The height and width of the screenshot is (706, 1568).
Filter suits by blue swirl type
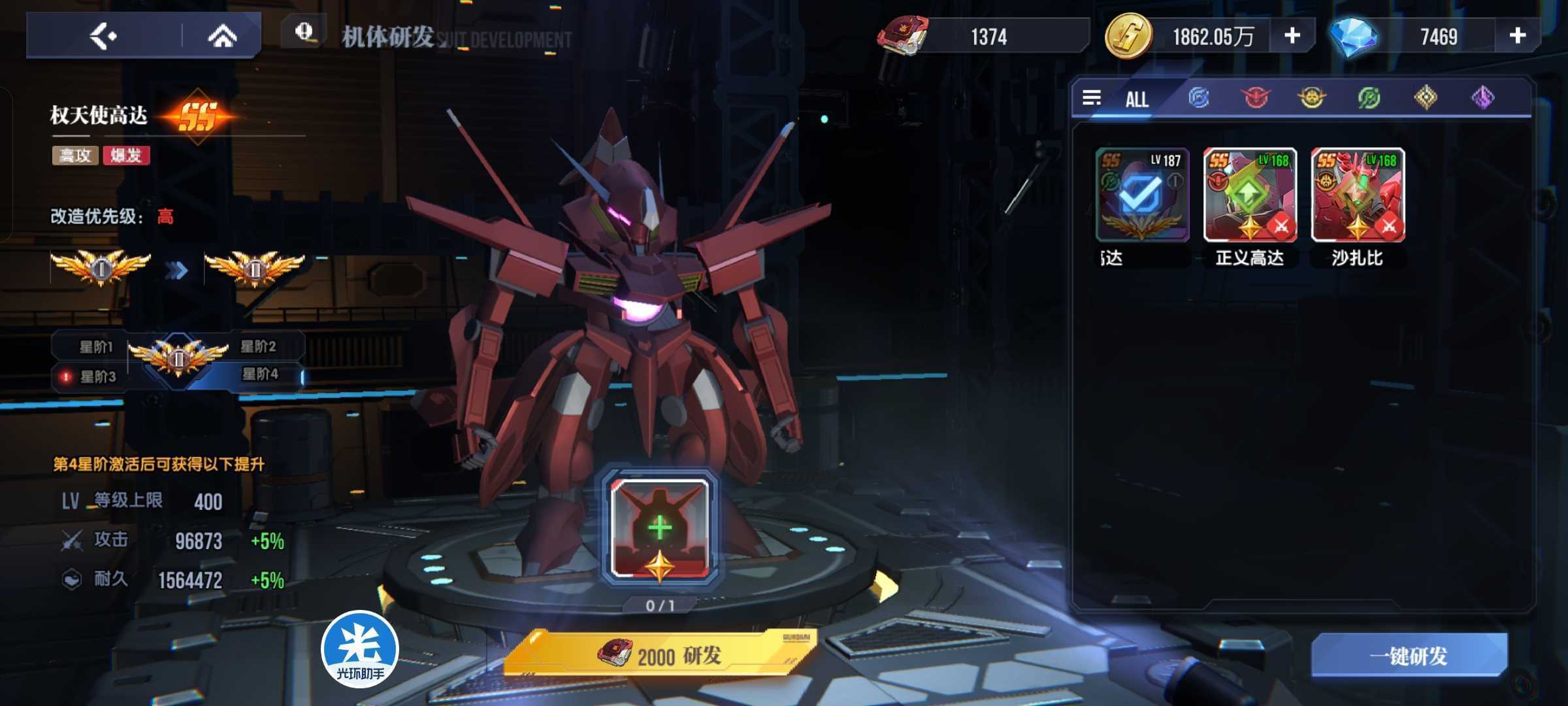pyautogui.click(x=1198, y=98)
